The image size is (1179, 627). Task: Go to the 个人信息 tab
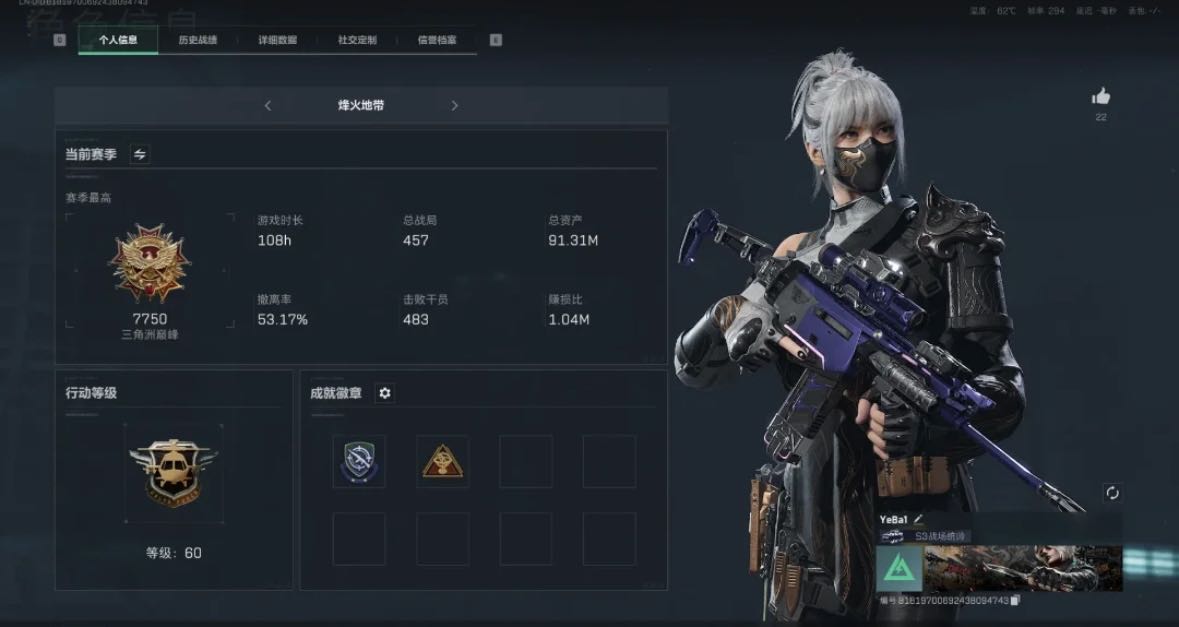point(118,40)
